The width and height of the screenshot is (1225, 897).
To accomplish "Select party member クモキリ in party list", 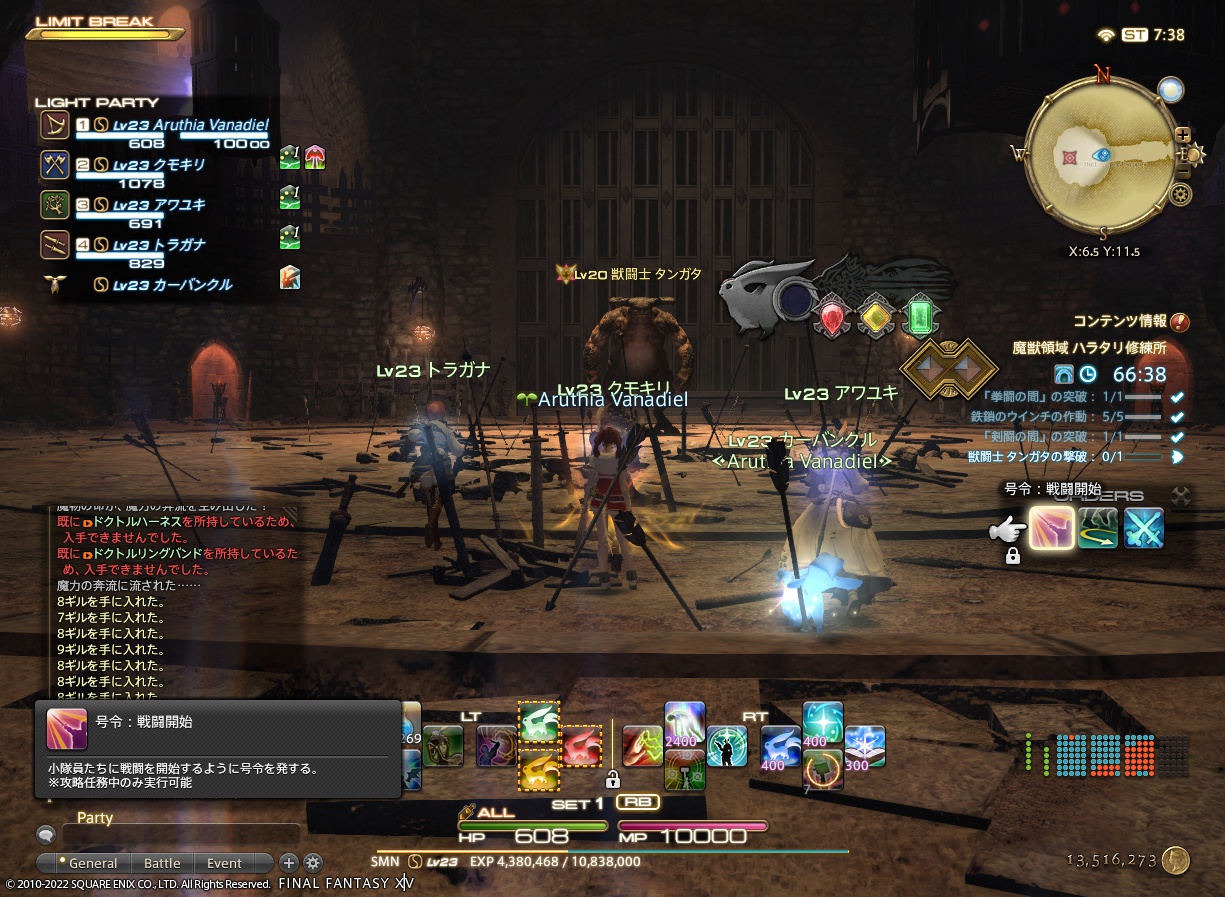I will (158, 166).
